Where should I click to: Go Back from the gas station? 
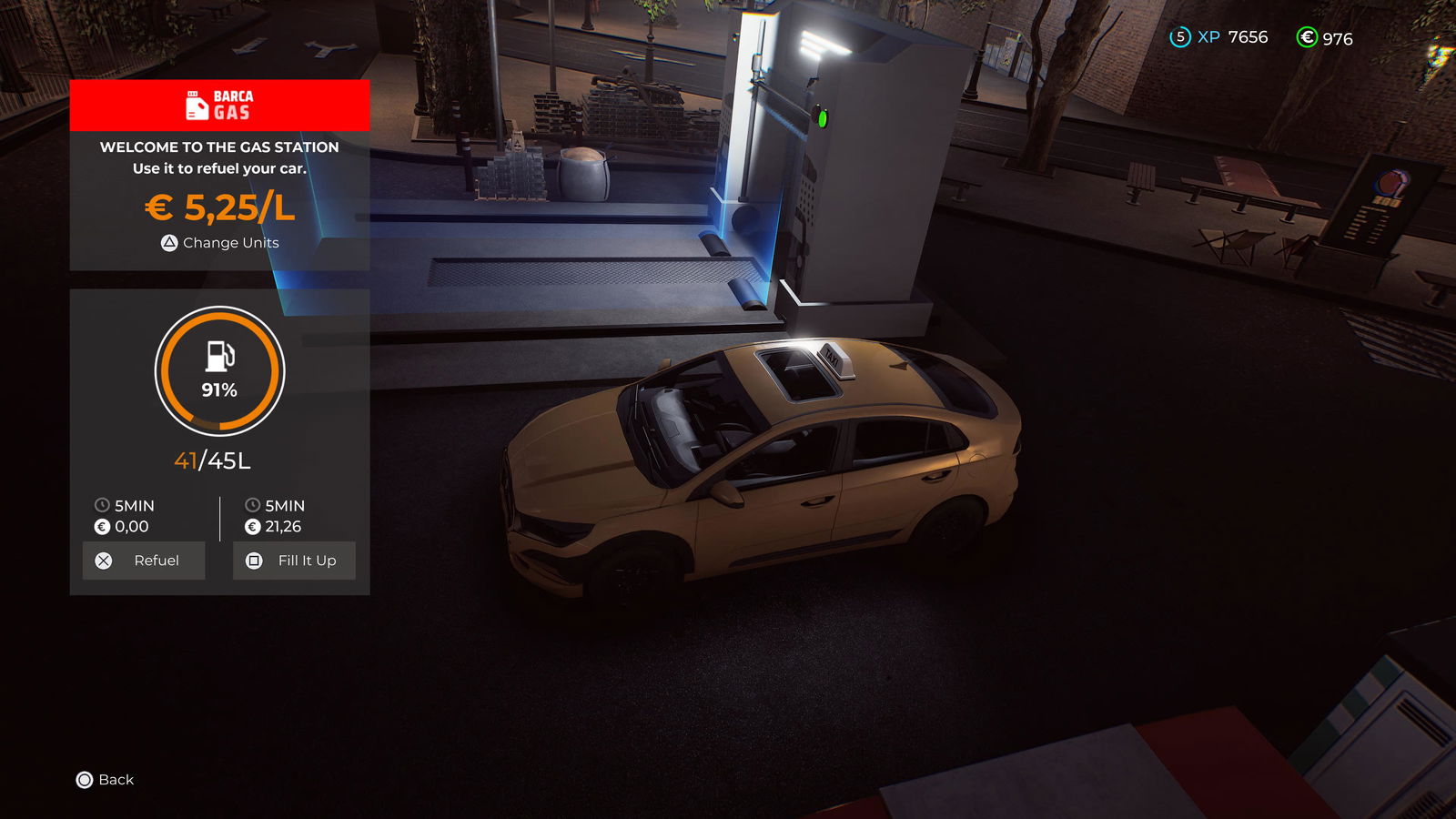point(106,780)
